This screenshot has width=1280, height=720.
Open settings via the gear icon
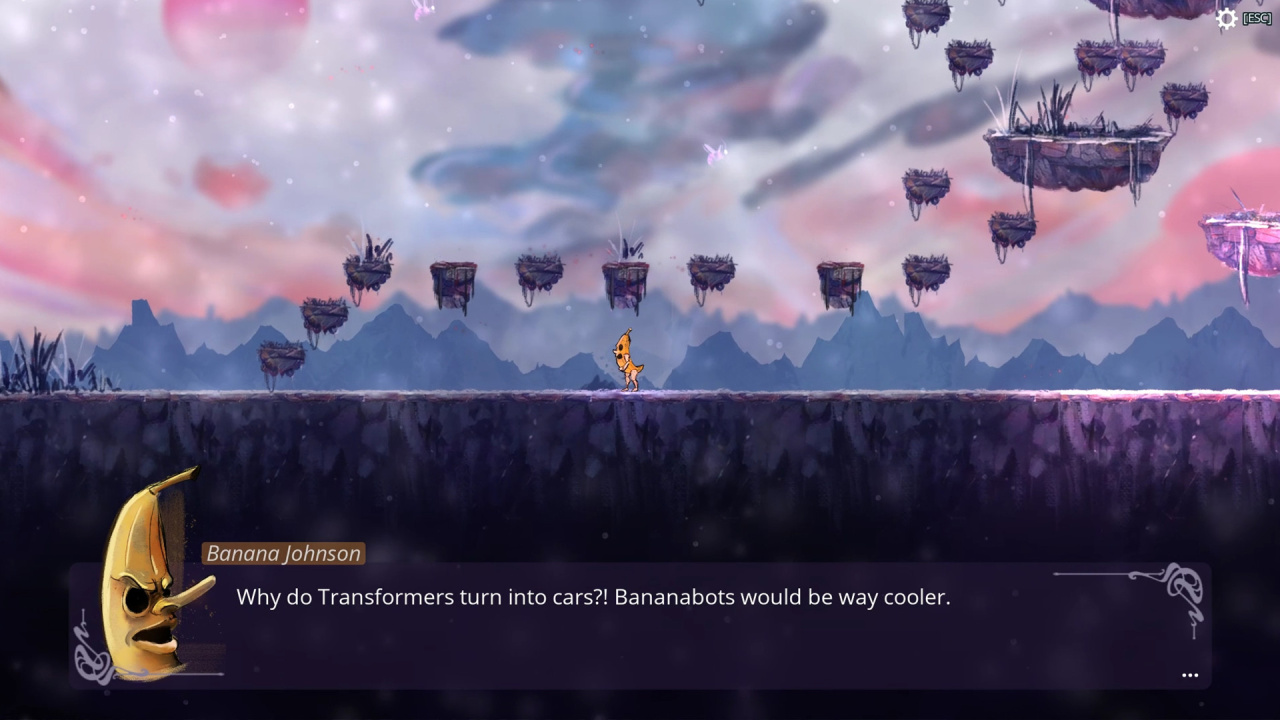1226,19
